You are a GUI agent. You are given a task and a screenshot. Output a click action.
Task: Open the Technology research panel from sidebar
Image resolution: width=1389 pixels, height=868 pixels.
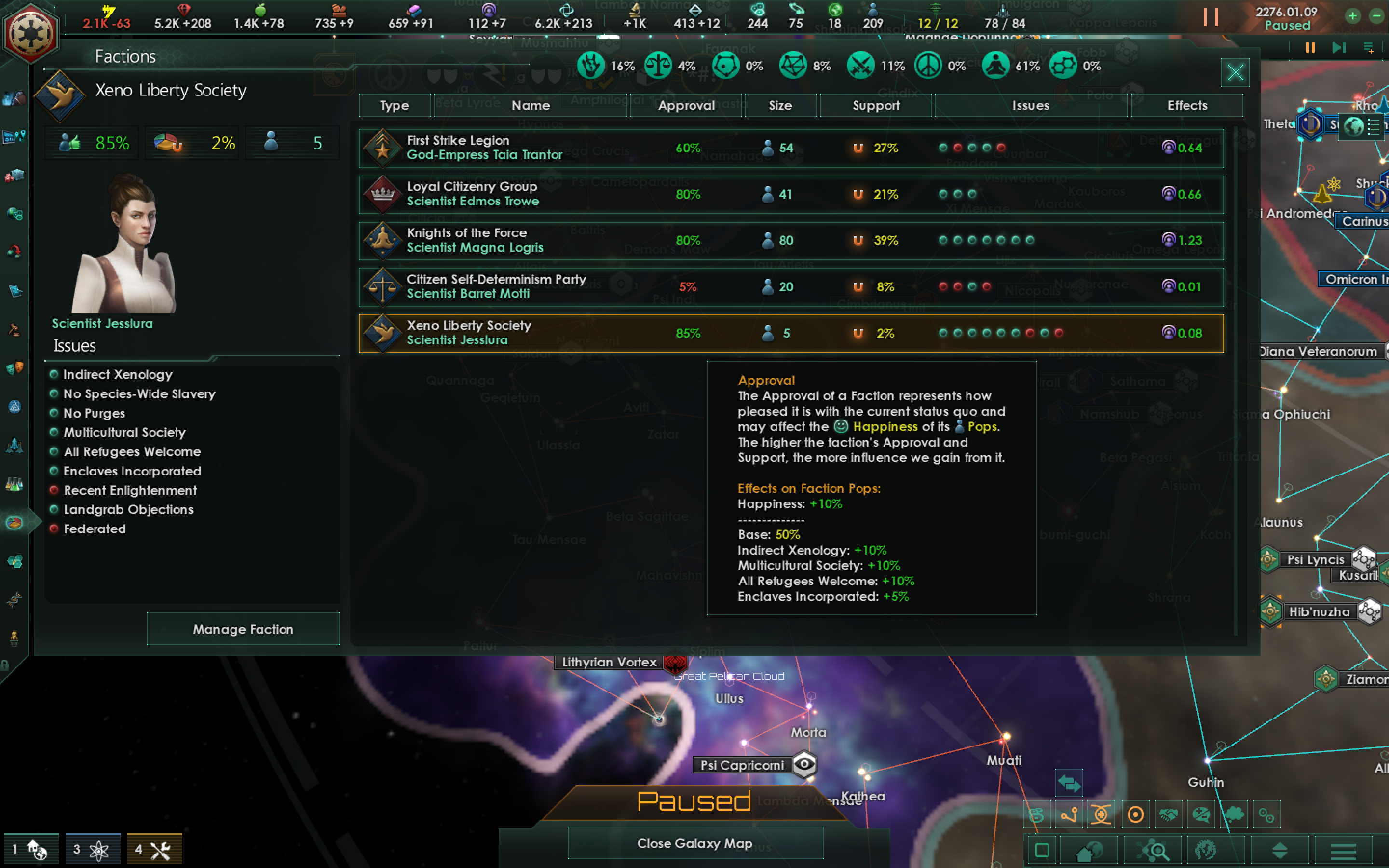pyautogui.click(x=14, y=484)
